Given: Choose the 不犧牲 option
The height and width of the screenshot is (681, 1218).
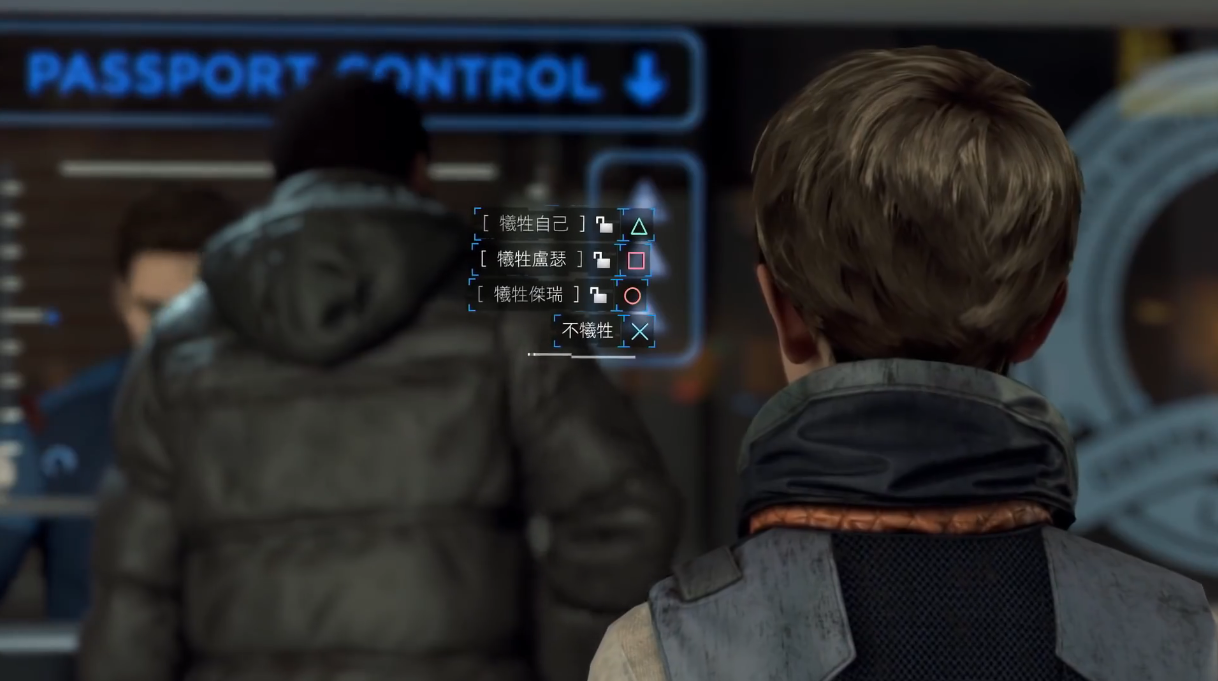Looking at the screenshot, I should pos(588,331).
